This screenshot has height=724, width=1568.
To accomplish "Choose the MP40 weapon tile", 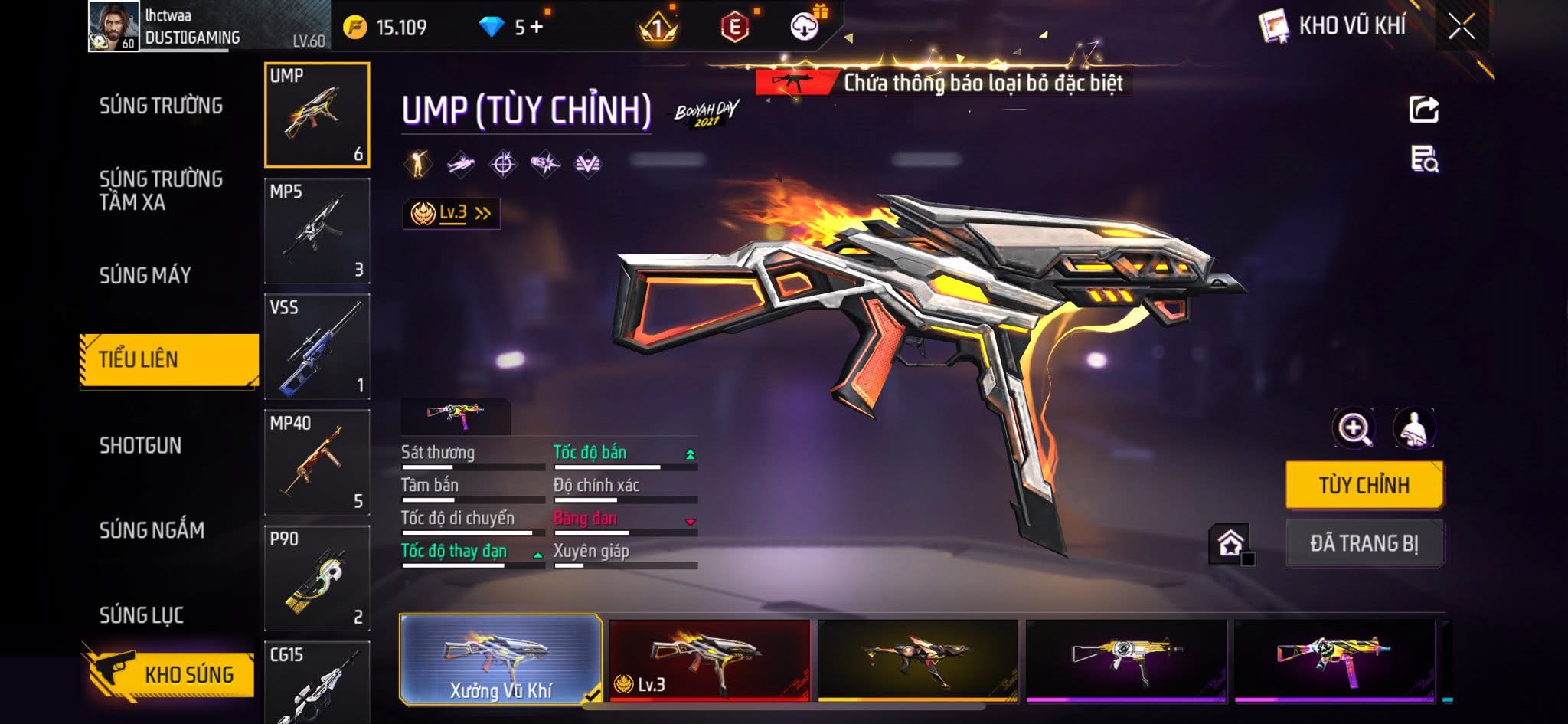I will click(x=317, y=462).
